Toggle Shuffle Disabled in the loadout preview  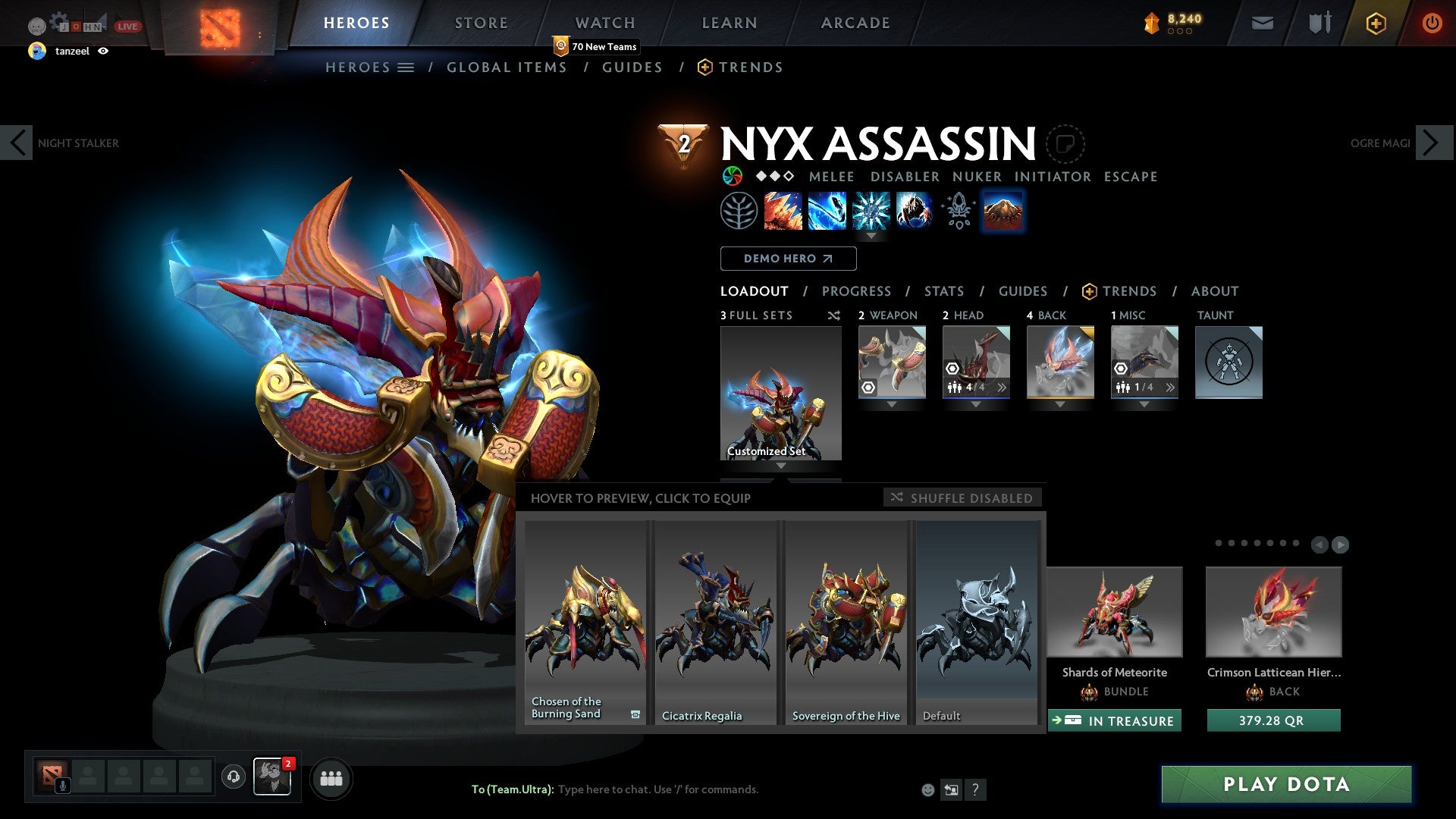(962, 497)
